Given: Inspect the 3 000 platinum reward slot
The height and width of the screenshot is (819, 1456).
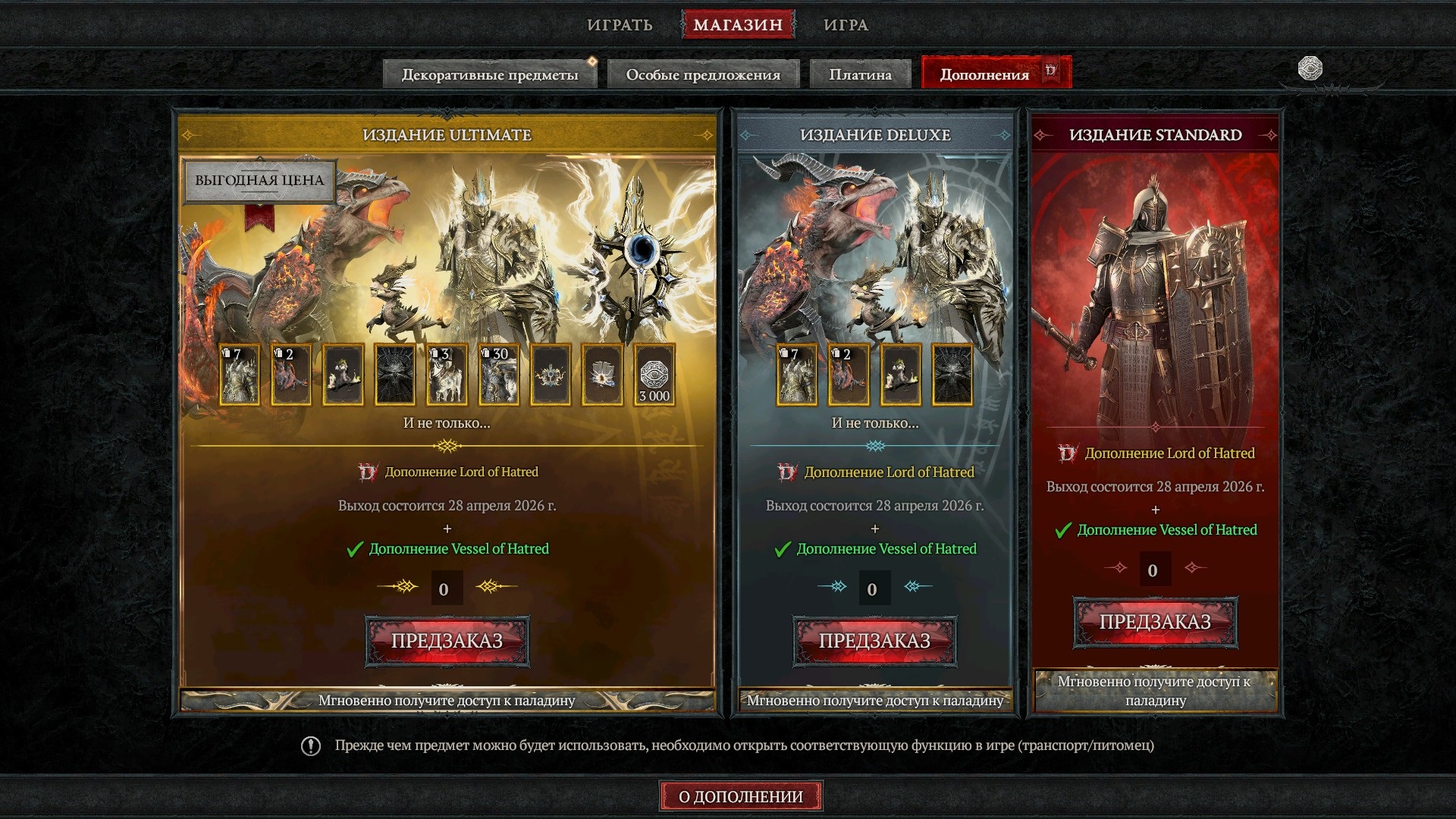Looking at the screenshot, I should 654,375.
